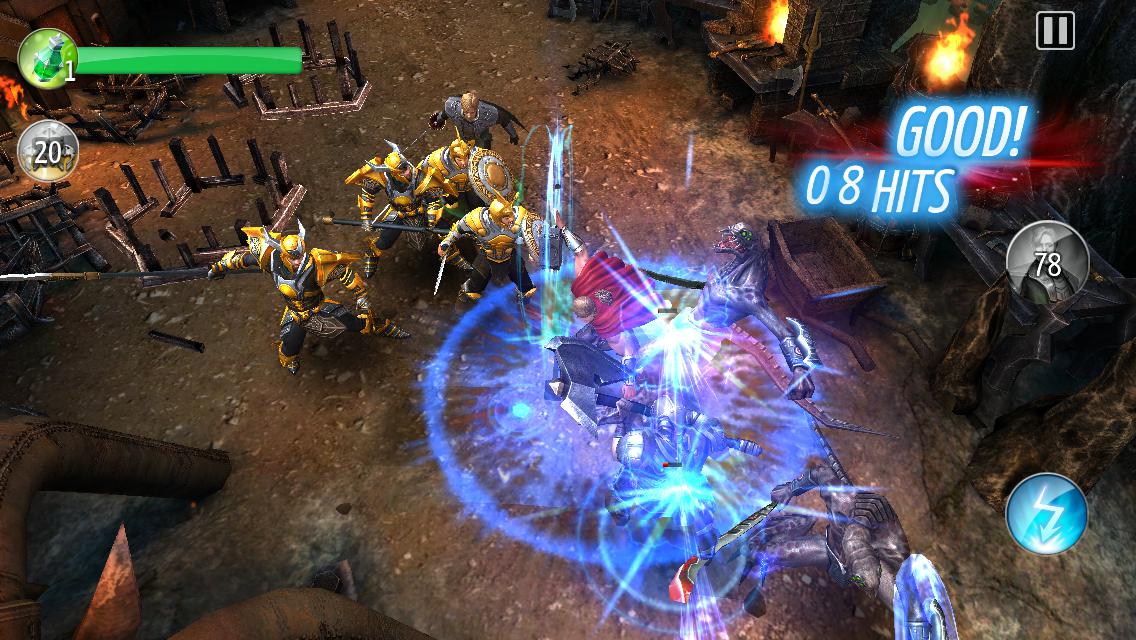Activate the blue lightning bolt ability

point(1047,514)
